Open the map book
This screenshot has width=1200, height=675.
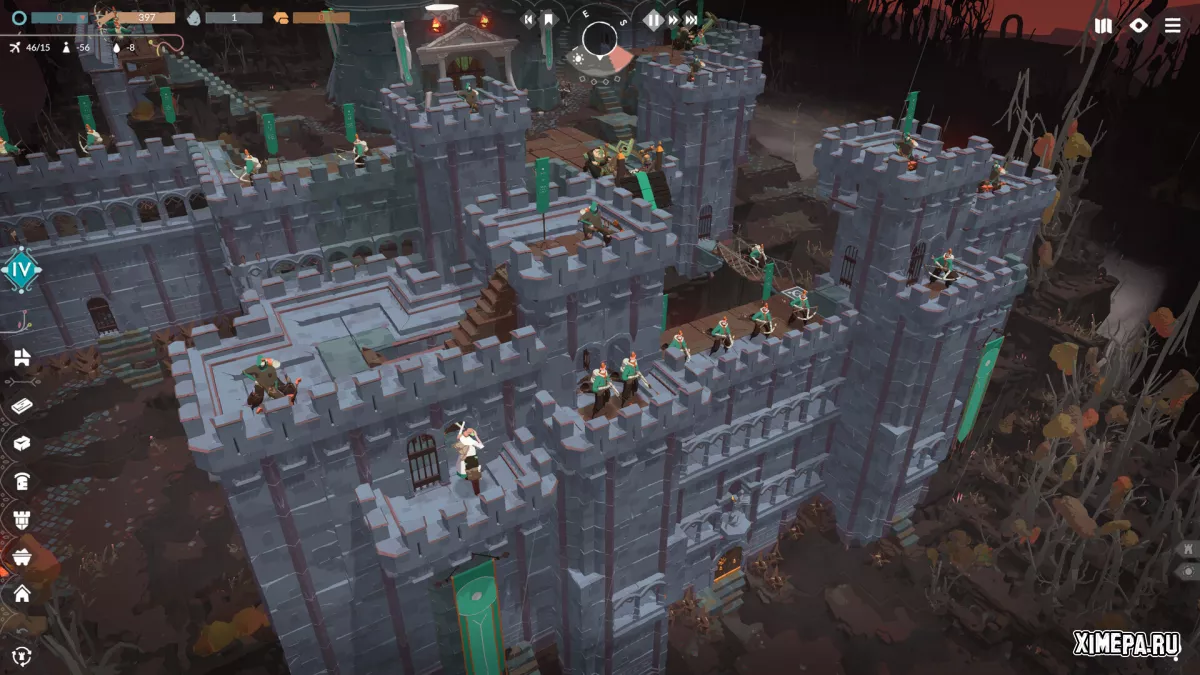point(1103,26)
